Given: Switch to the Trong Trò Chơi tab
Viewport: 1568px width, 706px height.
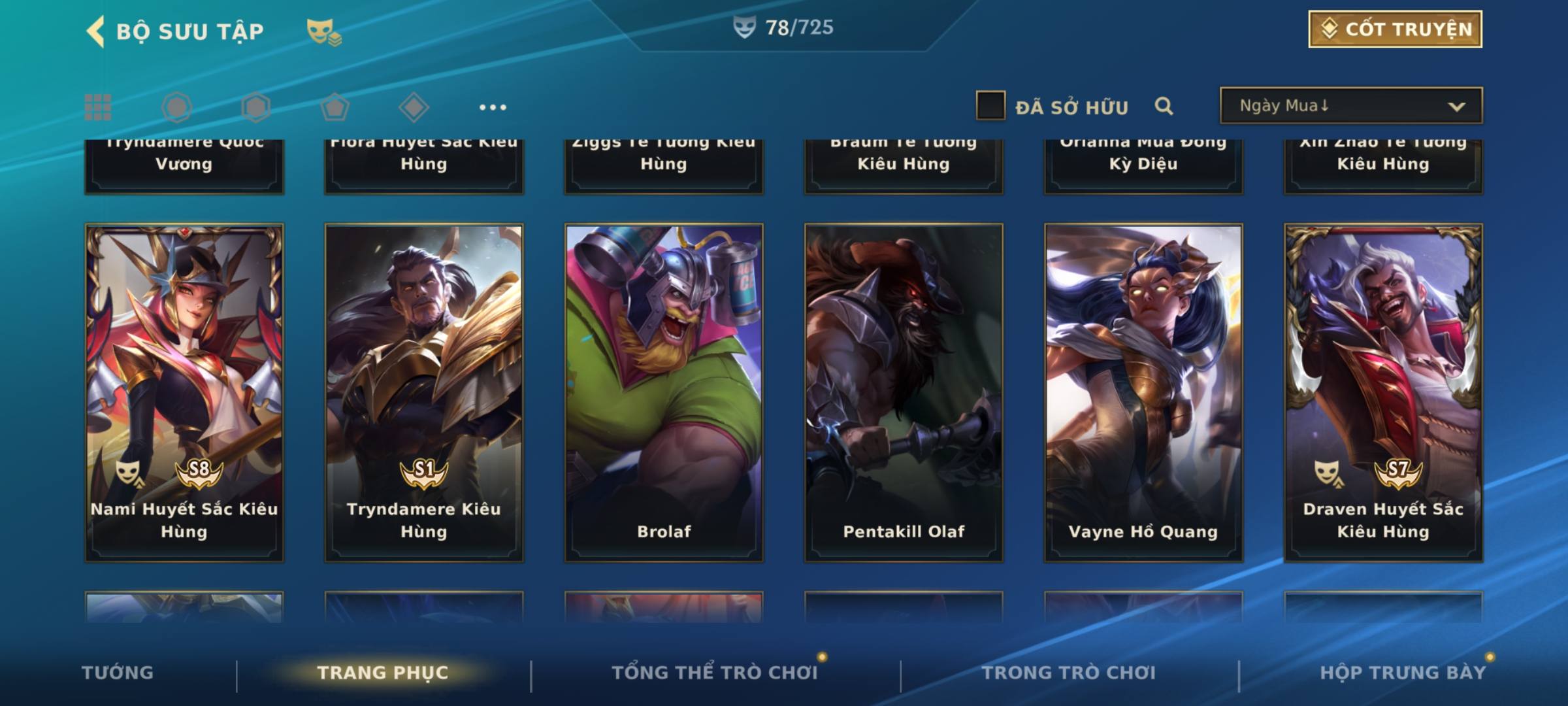Looking at the screenshot, I should (x=1069, y=673).
